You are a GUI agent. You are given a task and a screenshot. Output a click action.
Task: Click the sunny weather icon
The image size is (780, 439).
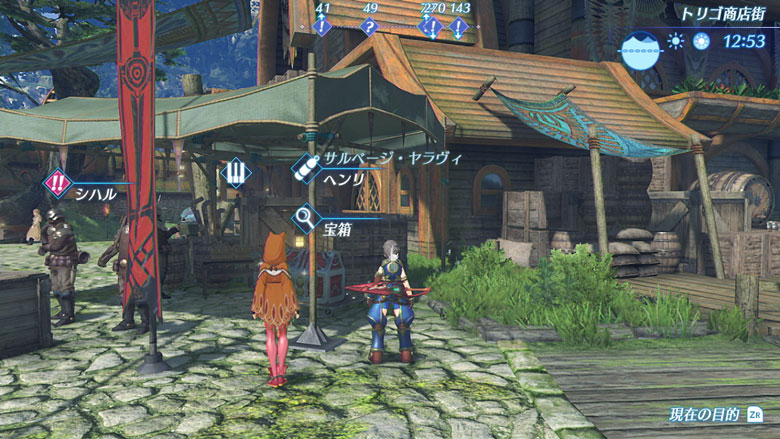point(676,41)
